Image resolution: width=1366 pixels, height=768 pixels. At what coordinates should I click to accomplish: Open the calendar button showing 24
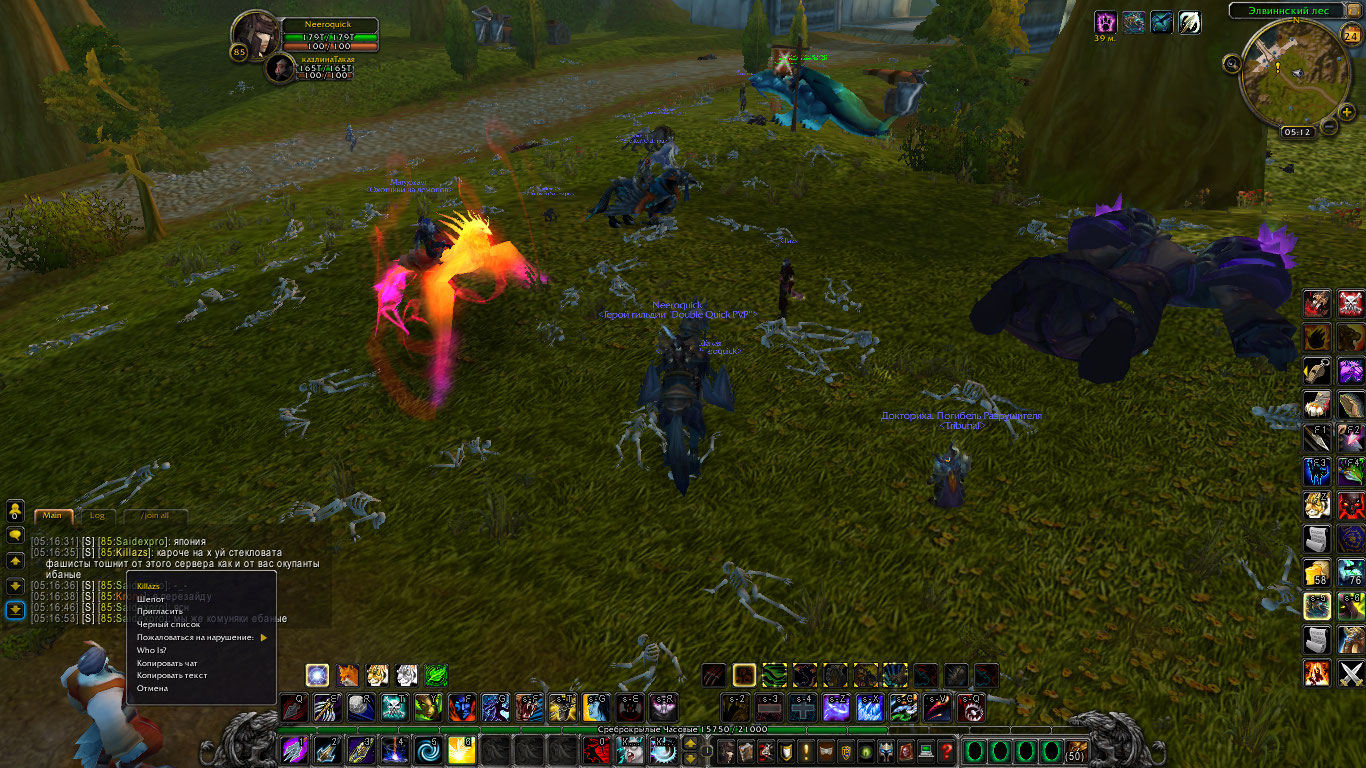point(1350,37)
